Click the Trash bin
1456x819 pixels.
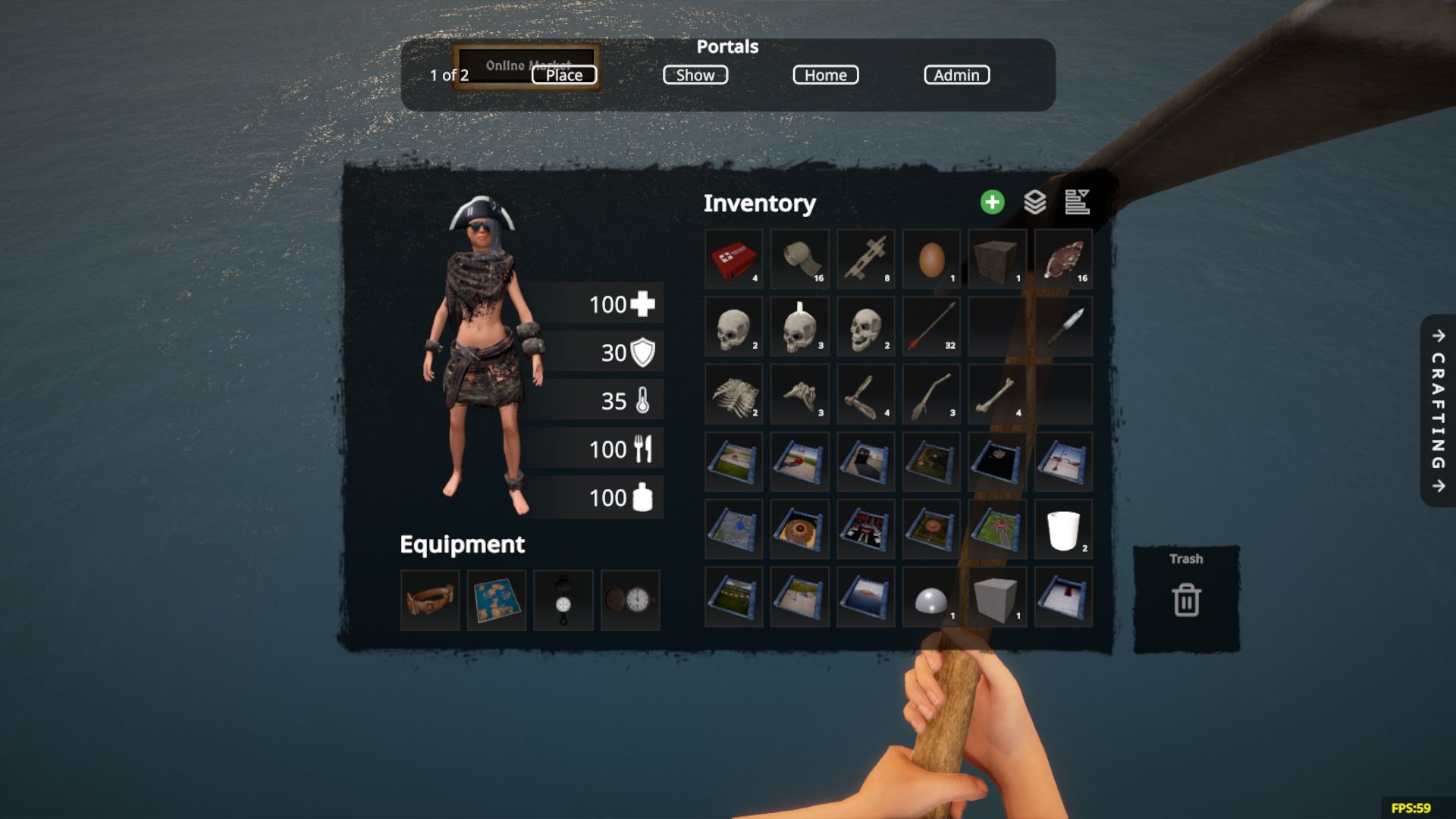(1186, 600)
